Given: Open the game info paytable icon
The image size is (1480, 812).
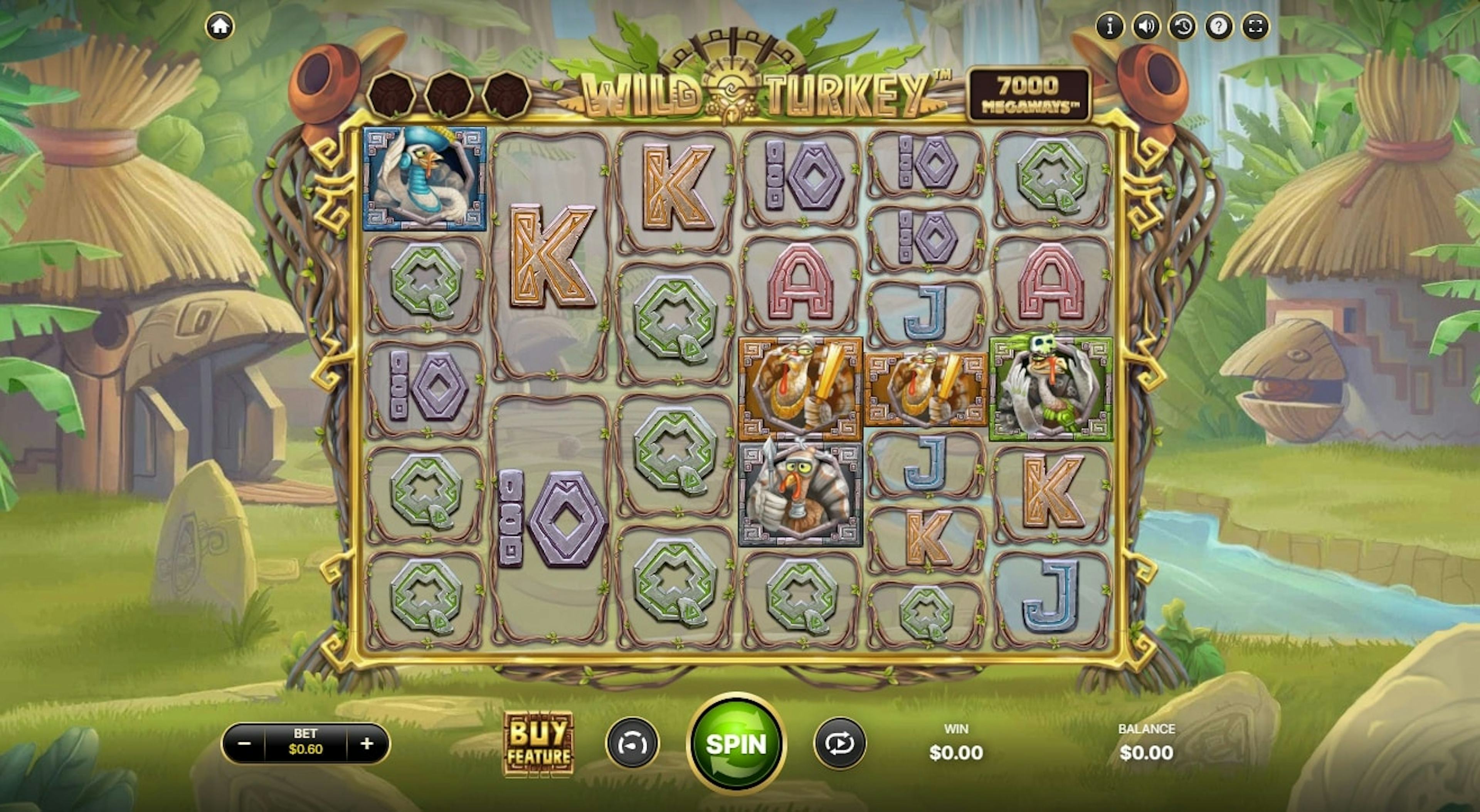Looking at the screenshot, I should tap(1110, 27).
